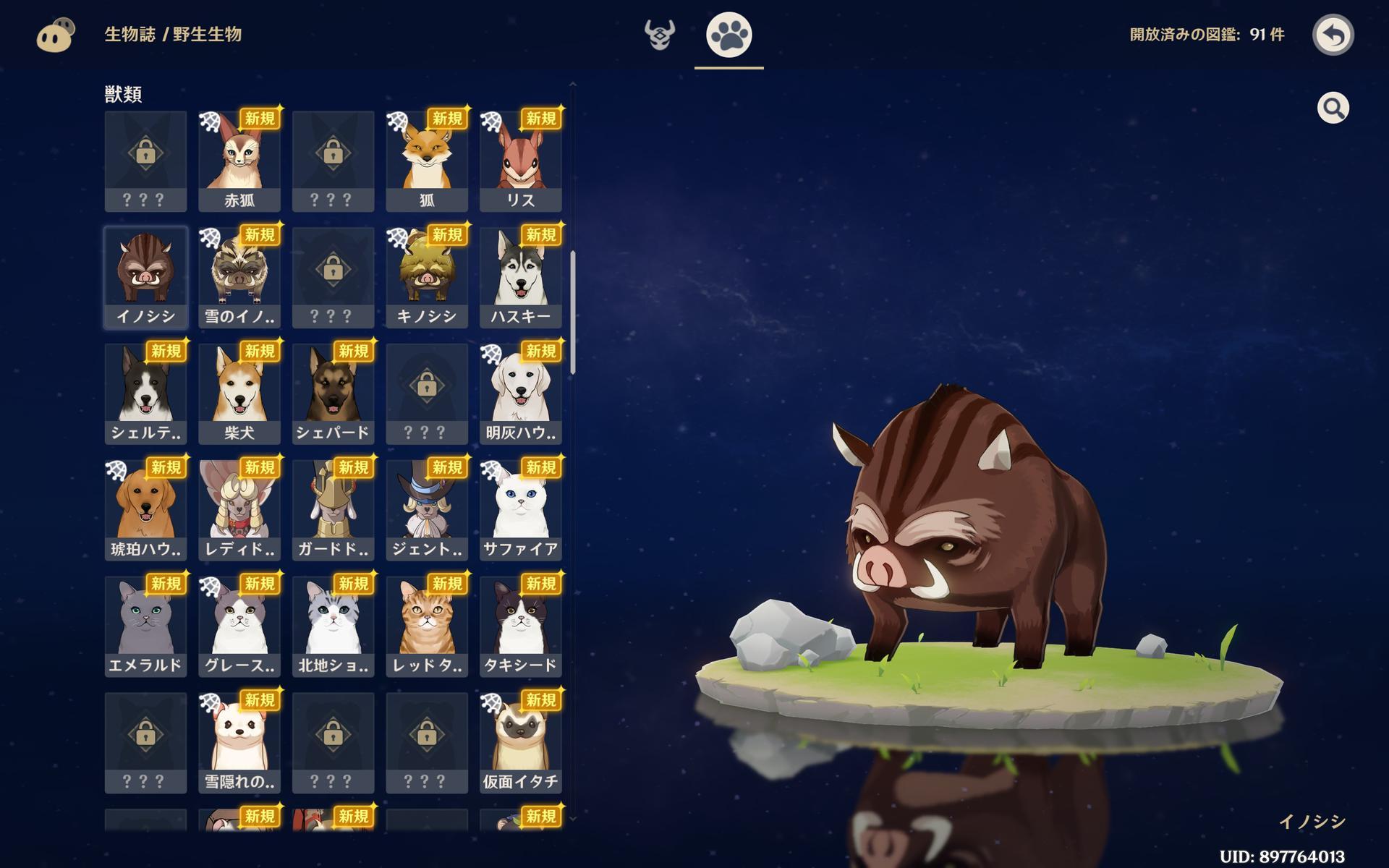Screen dimensions: 1389x868
Task: Choose the リス squirrel entry
Action: (x=521, y=161)
